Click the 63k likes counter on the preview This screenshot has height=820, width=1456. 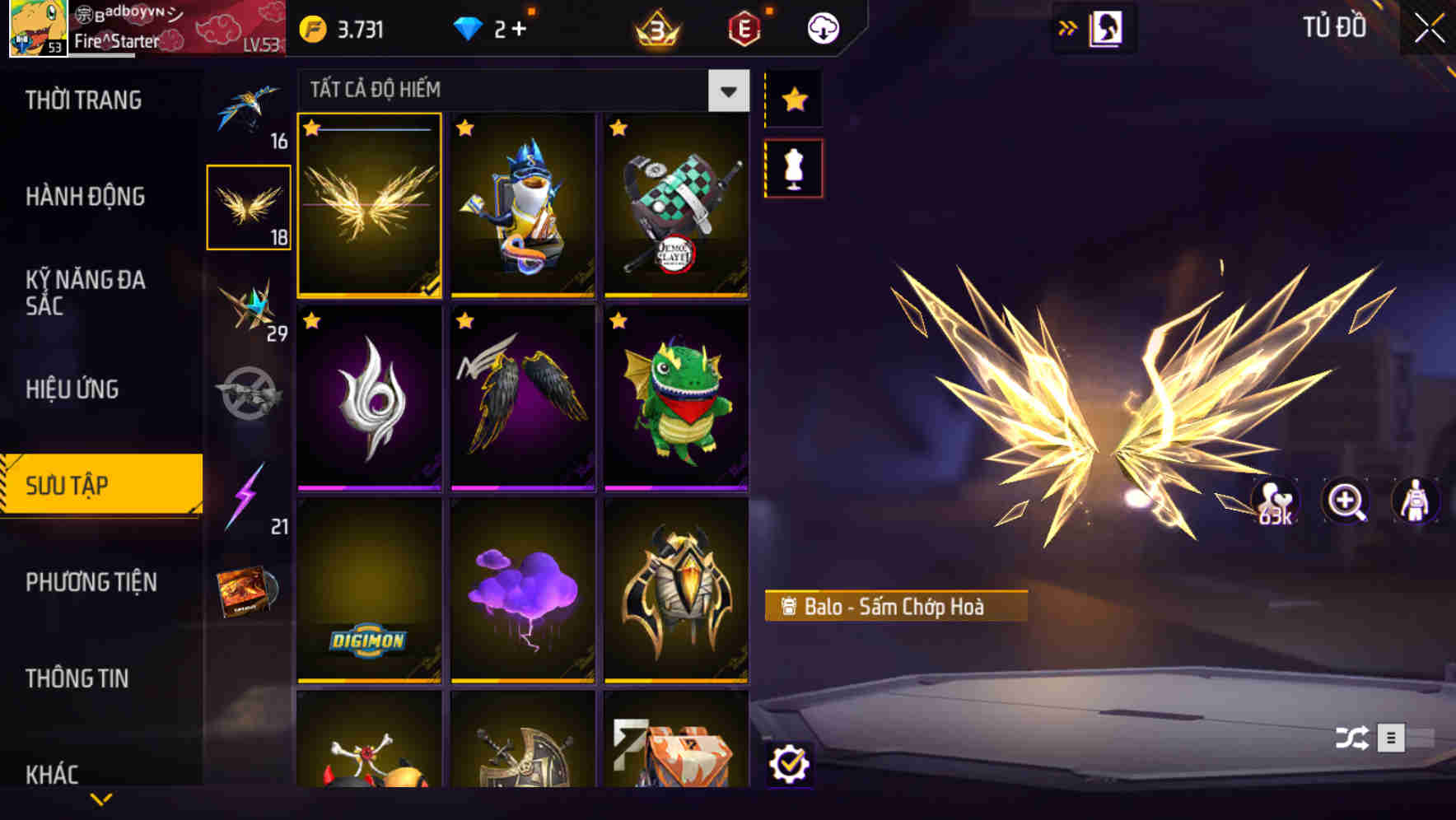[1275, 502]
